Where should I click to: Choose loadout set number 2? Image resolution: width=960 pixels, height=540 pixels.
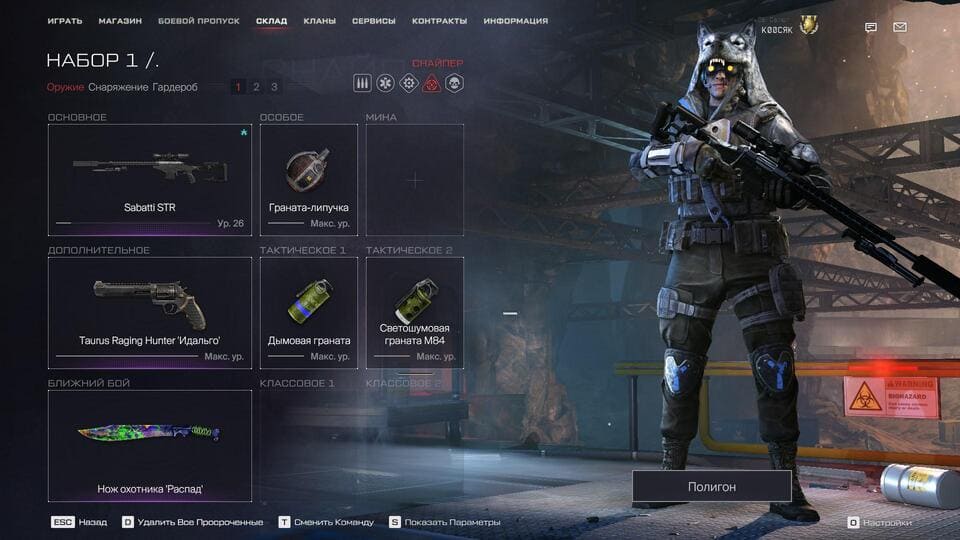click(x=256, y=87)
